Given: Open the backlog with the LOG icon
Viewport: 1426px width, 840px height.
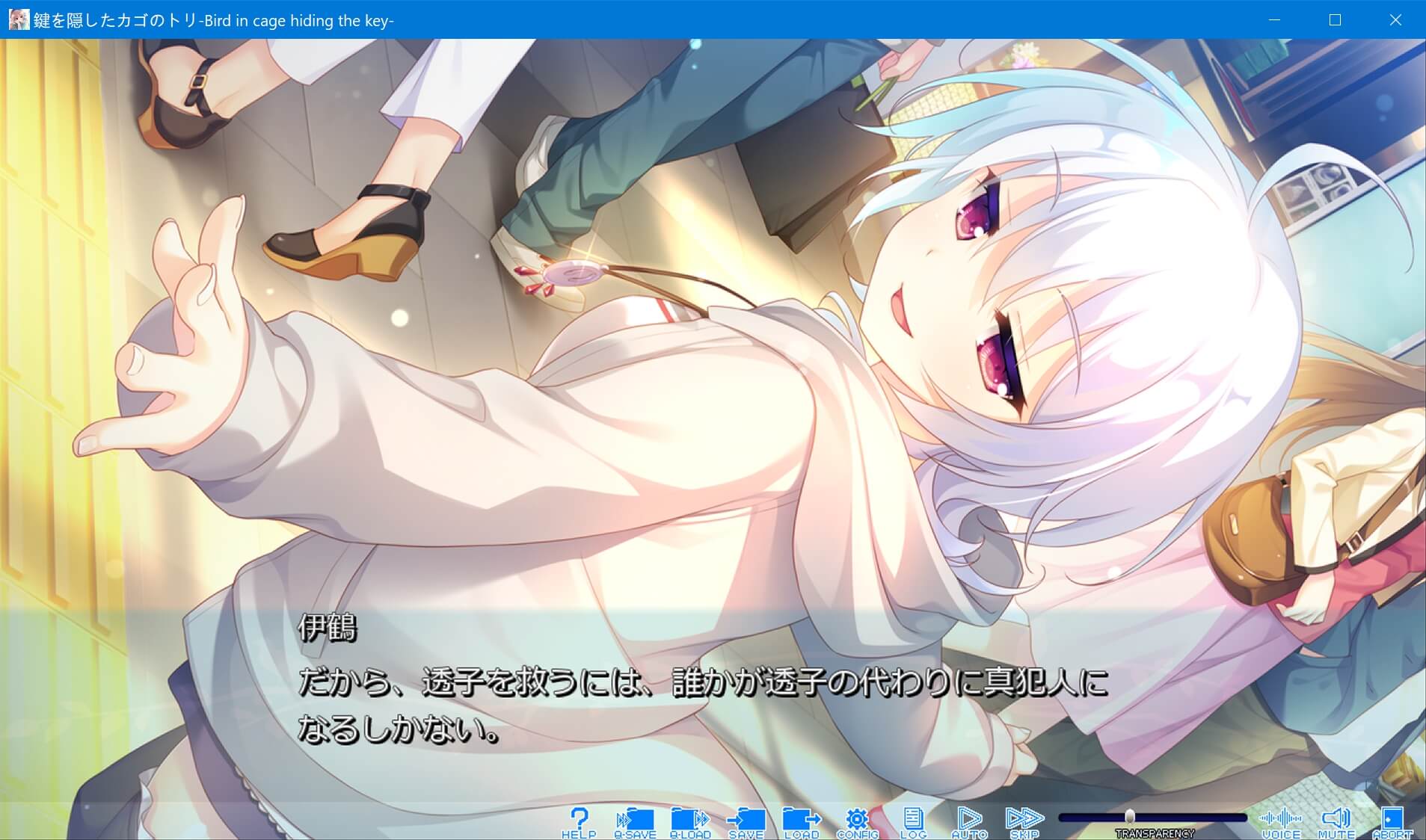Looking at the screenshot, I should coord(914,820).
